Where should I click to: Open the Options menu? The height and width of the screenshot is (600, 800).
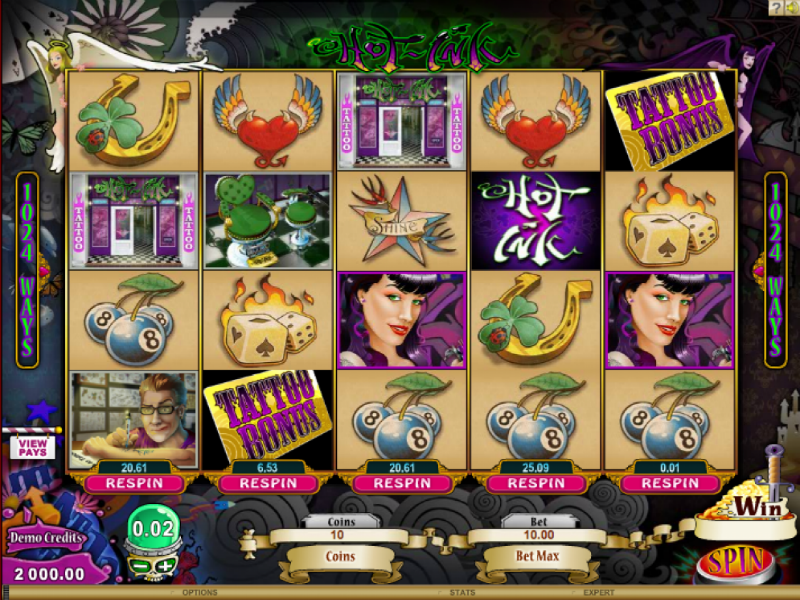click(x=200, y=593)
